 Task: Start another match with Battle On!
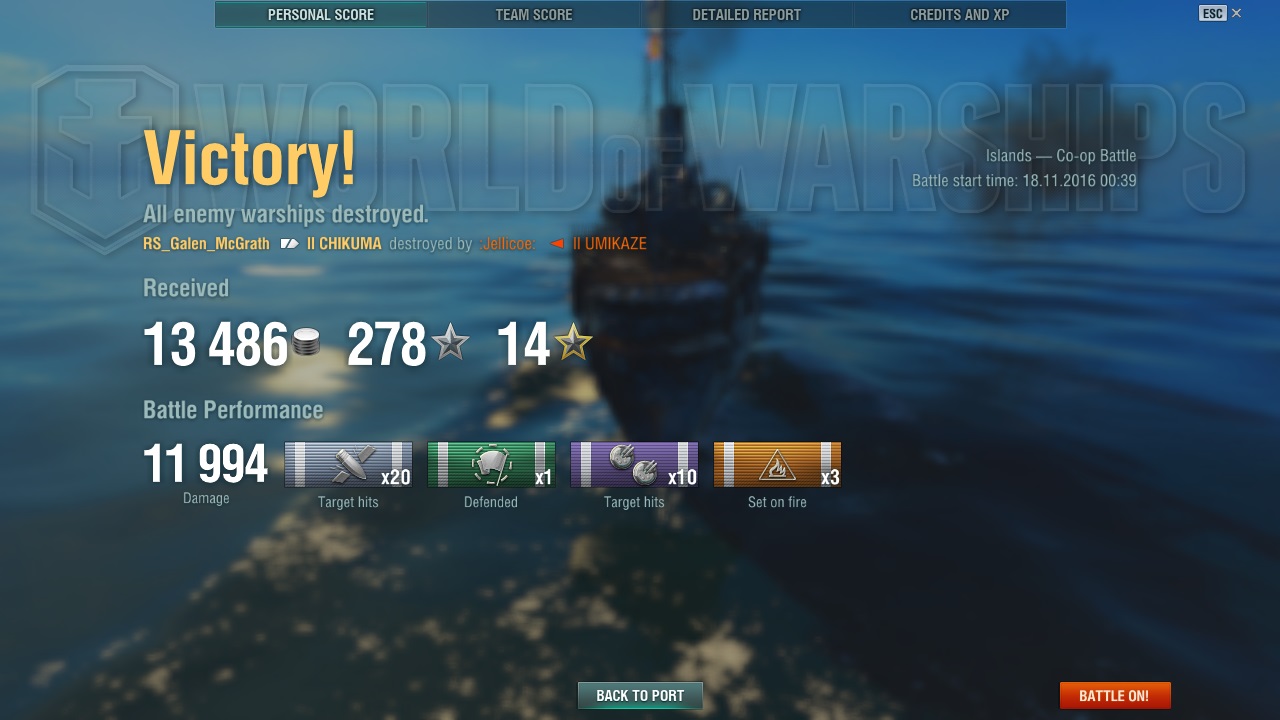1114,696
